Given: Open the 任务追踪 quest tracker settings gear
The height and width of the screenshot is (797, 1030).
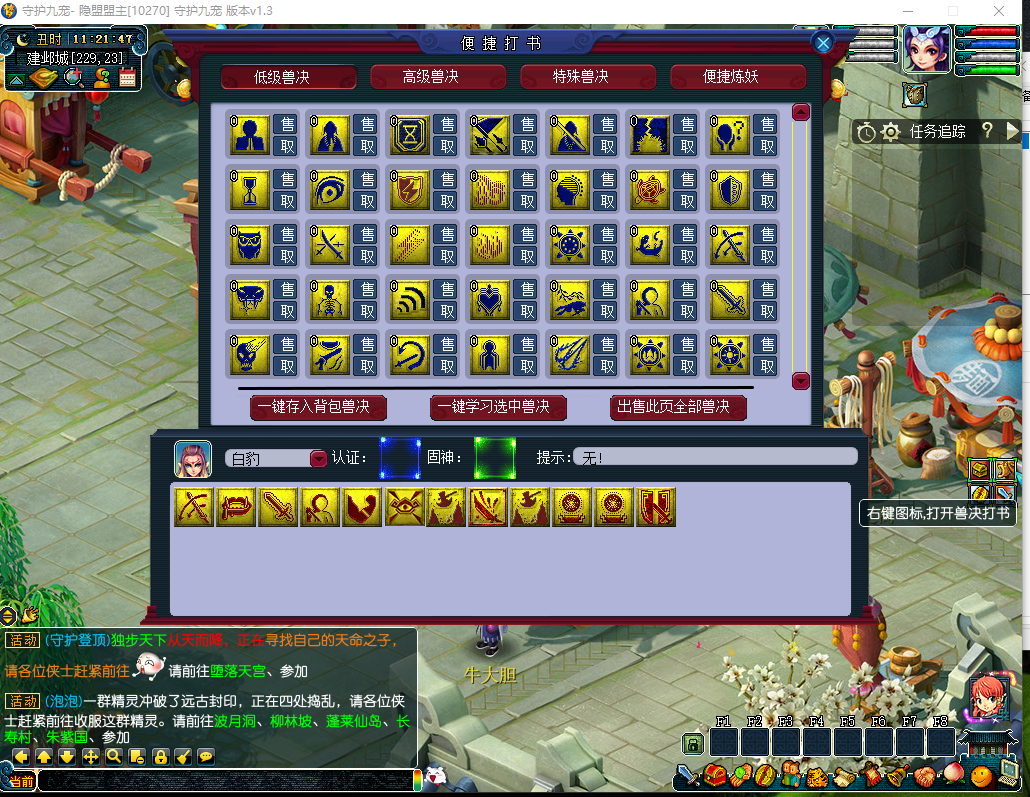Looking at the screenshot, I should [x=890, y=131].
